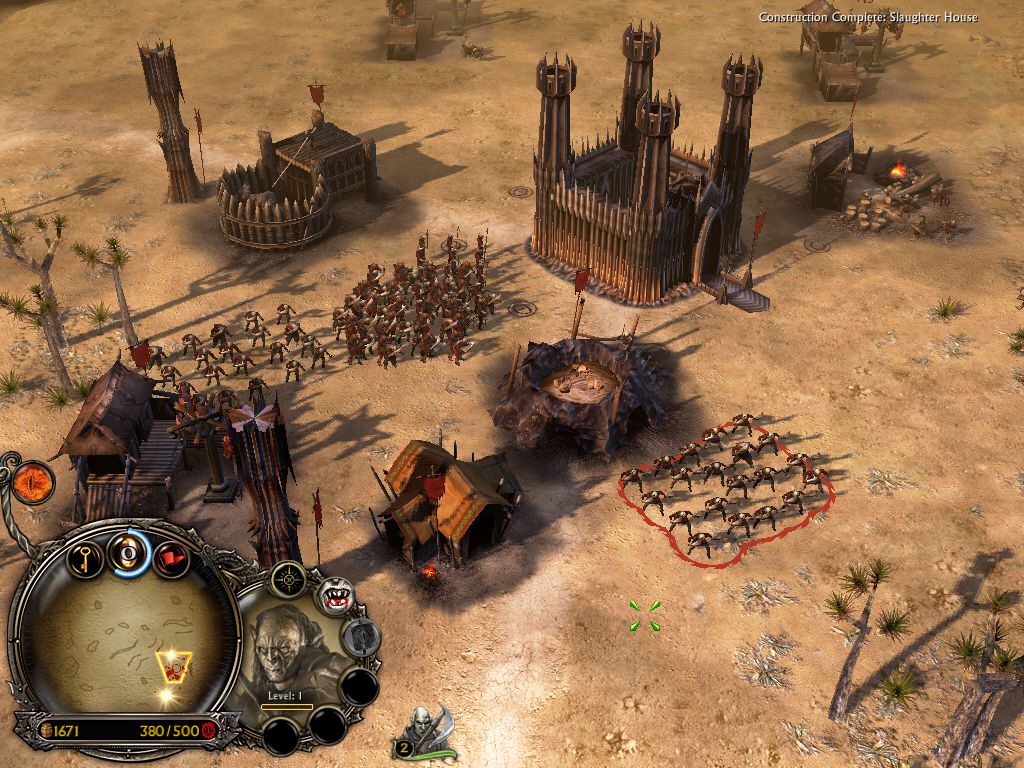Viewport: 1024px width, 768px height.
Task: Click the red flag button
Action: point(172,558)
